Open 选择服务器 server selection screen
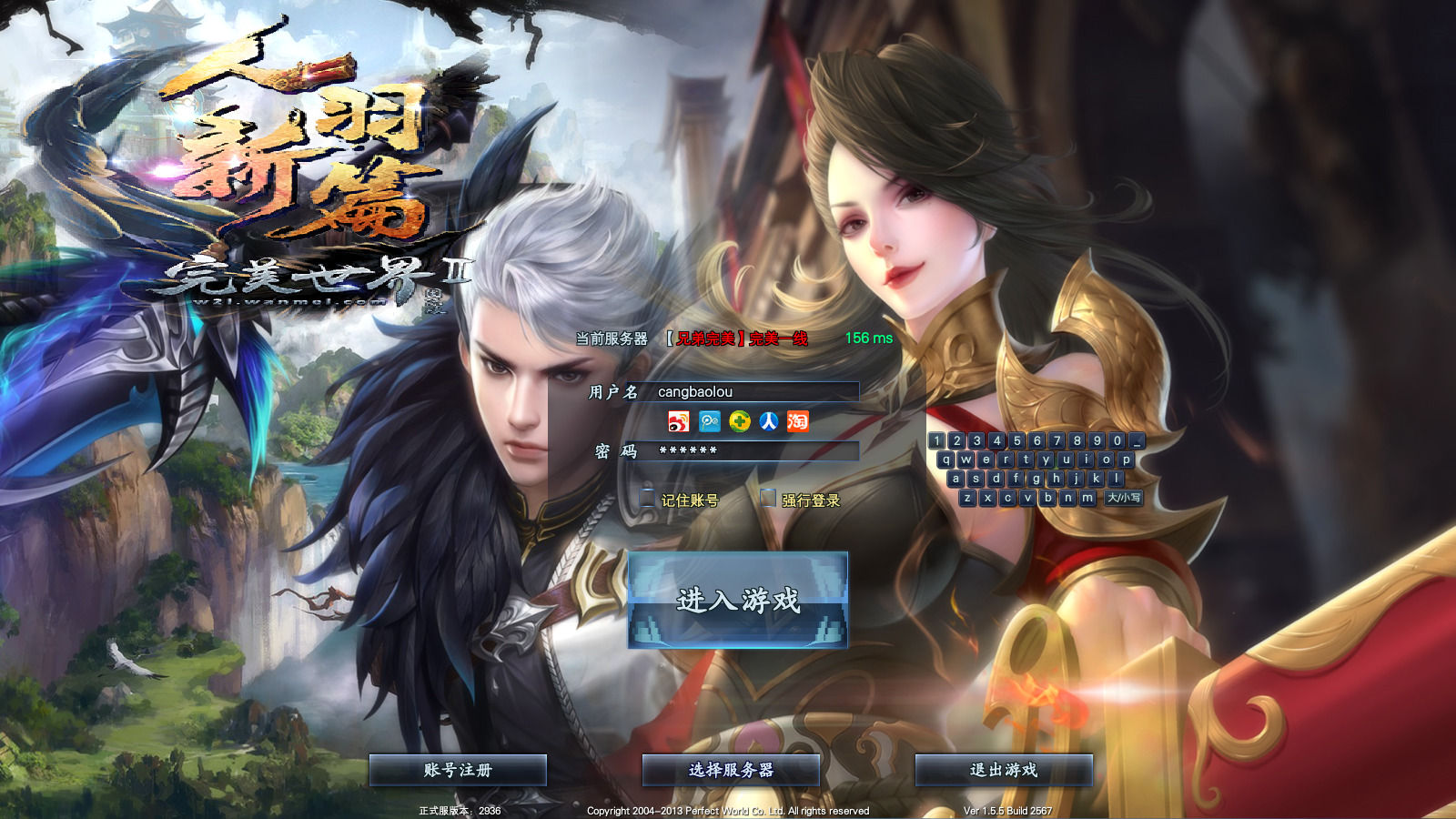The width and height of the screenshot is (1456, 819). pyautogui.click(x=731, y=769)
